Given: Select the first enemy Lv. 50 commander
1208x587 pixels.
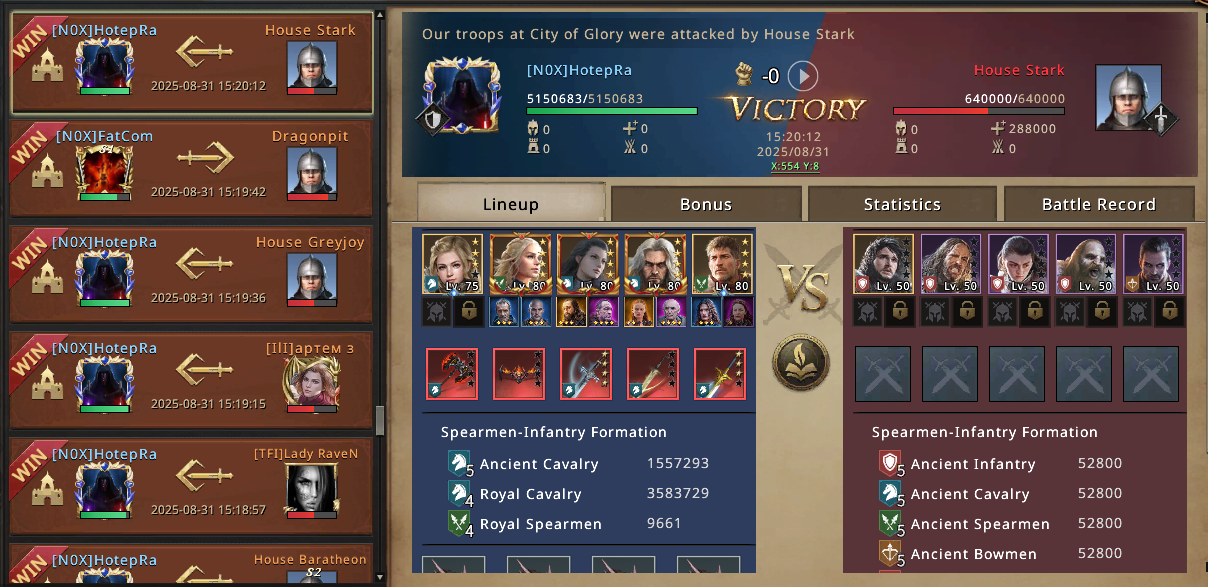Looking at the screenshot, I should pyautogui.click(x=883, y=264).
